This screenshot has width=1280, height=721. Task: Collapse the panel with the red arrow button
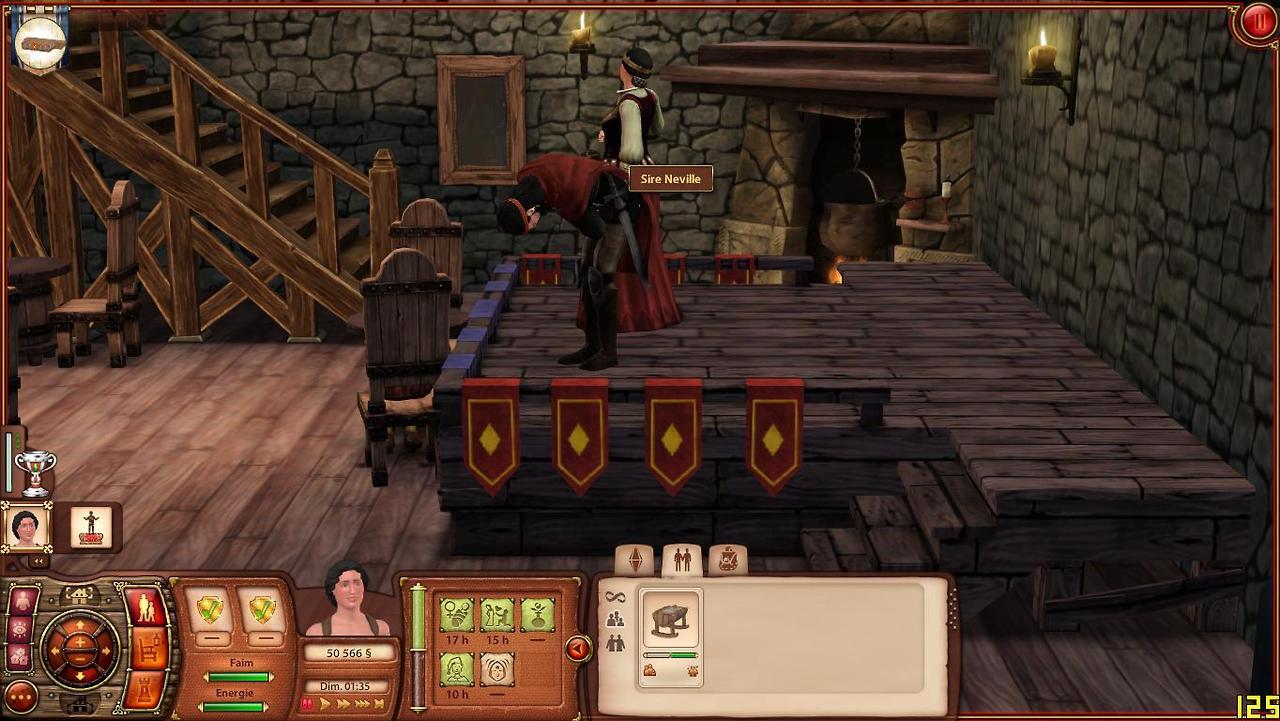pos(577,649)
